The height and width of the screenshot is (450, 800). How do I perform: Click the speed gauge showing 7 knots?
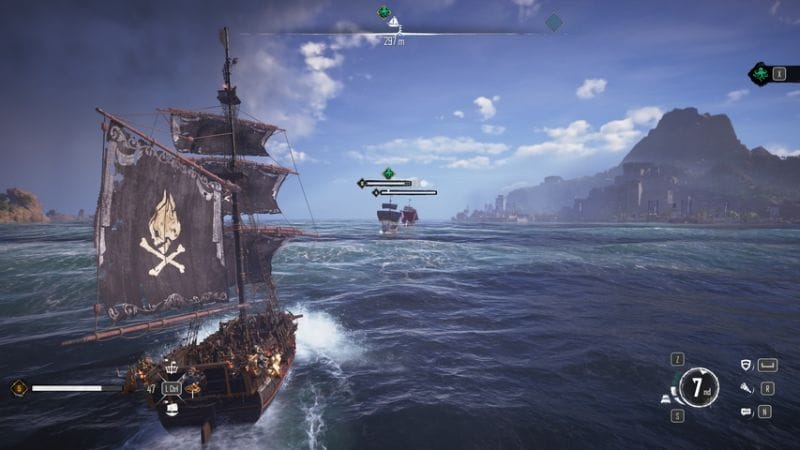[698, 386]
